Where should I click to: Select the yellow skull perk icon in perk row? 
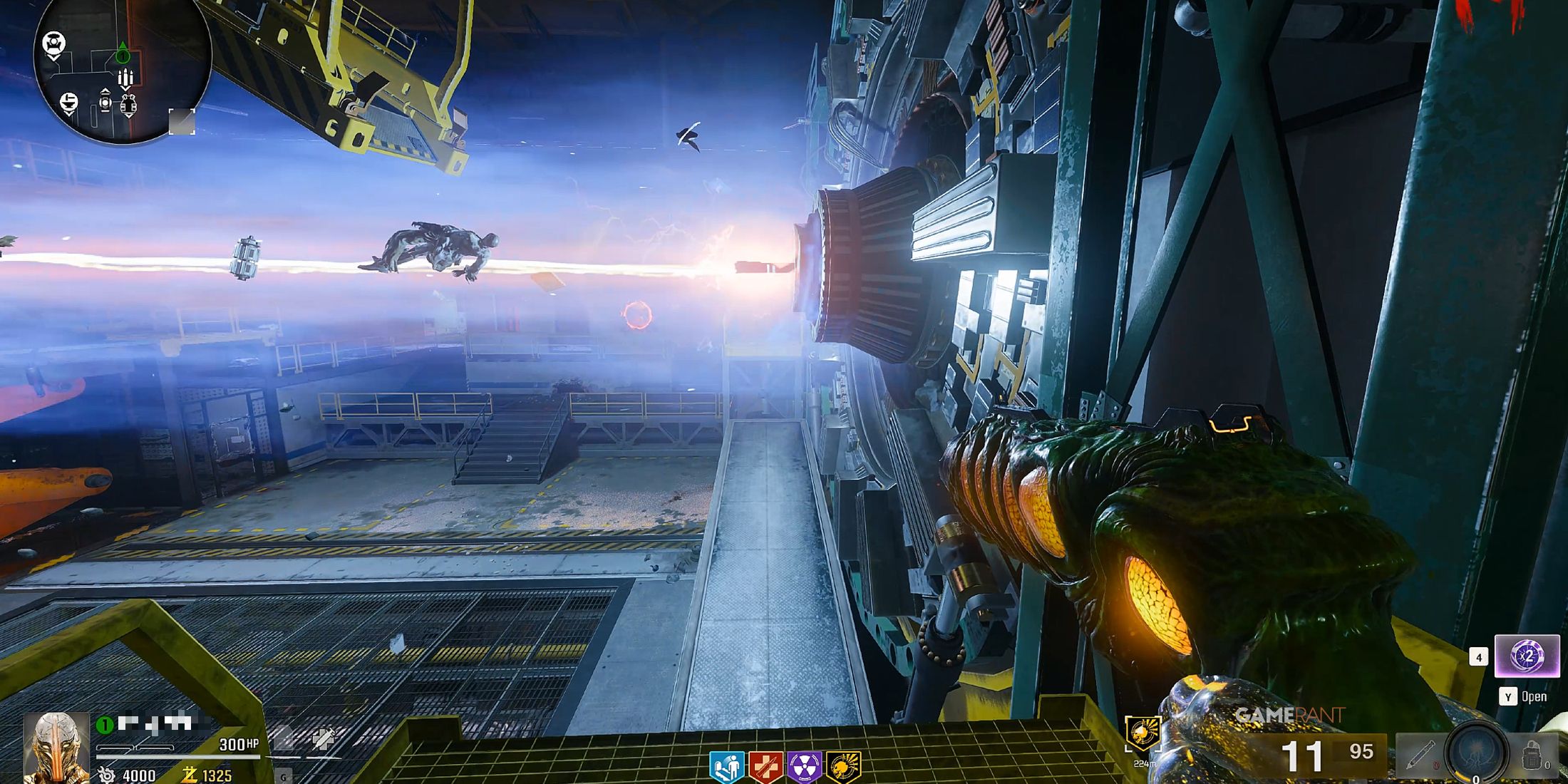point(843,768)
